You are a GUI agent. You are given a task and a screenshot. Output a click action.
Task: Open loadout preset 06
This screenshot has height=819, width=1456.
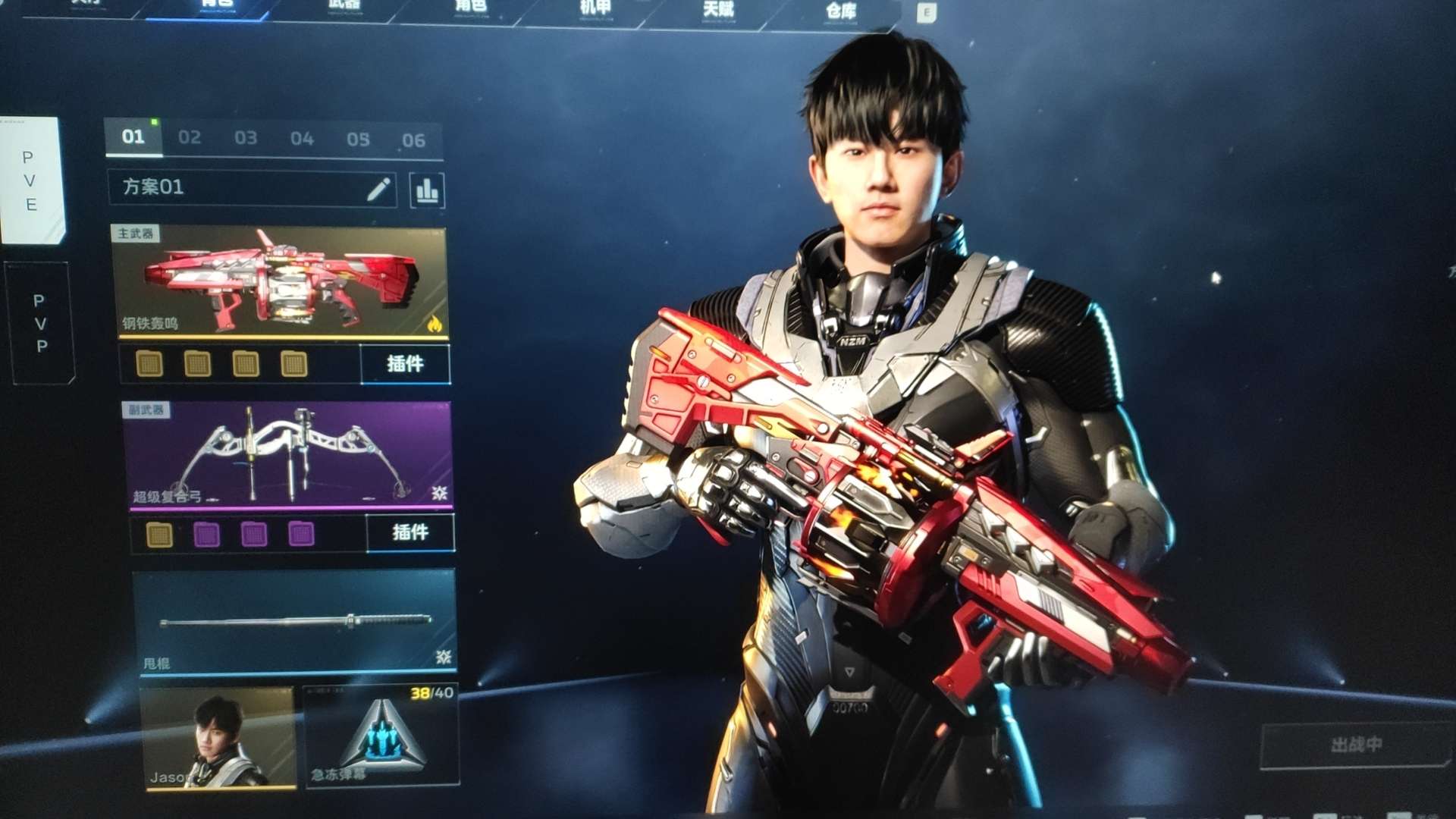coord(413,140)
